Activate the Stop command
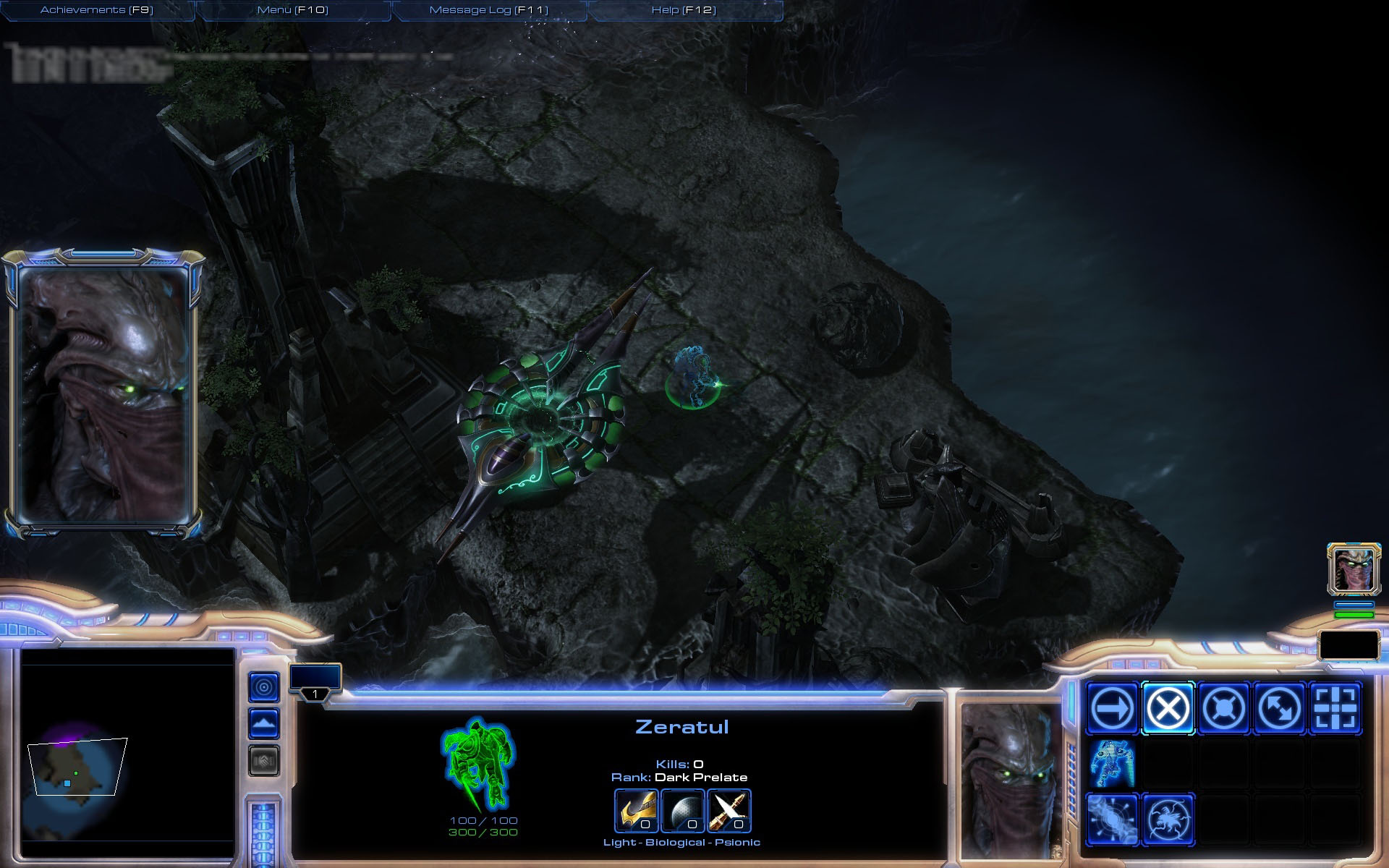Image resolution: width=1389 pixels, height=868 pixels. (1168, 708)
